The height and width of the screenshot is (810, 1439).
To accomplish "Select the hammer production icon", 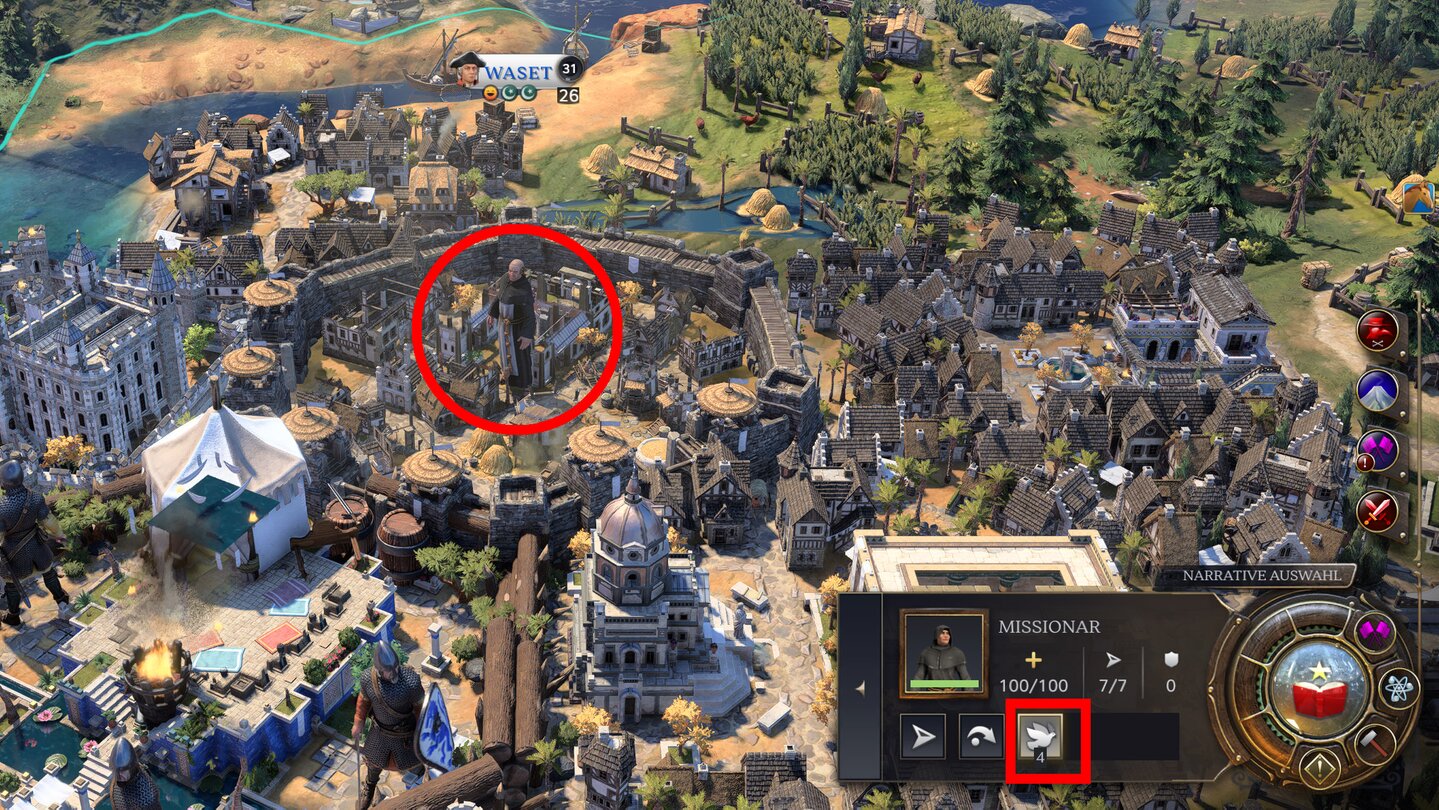I will (x=1373, y=742).
